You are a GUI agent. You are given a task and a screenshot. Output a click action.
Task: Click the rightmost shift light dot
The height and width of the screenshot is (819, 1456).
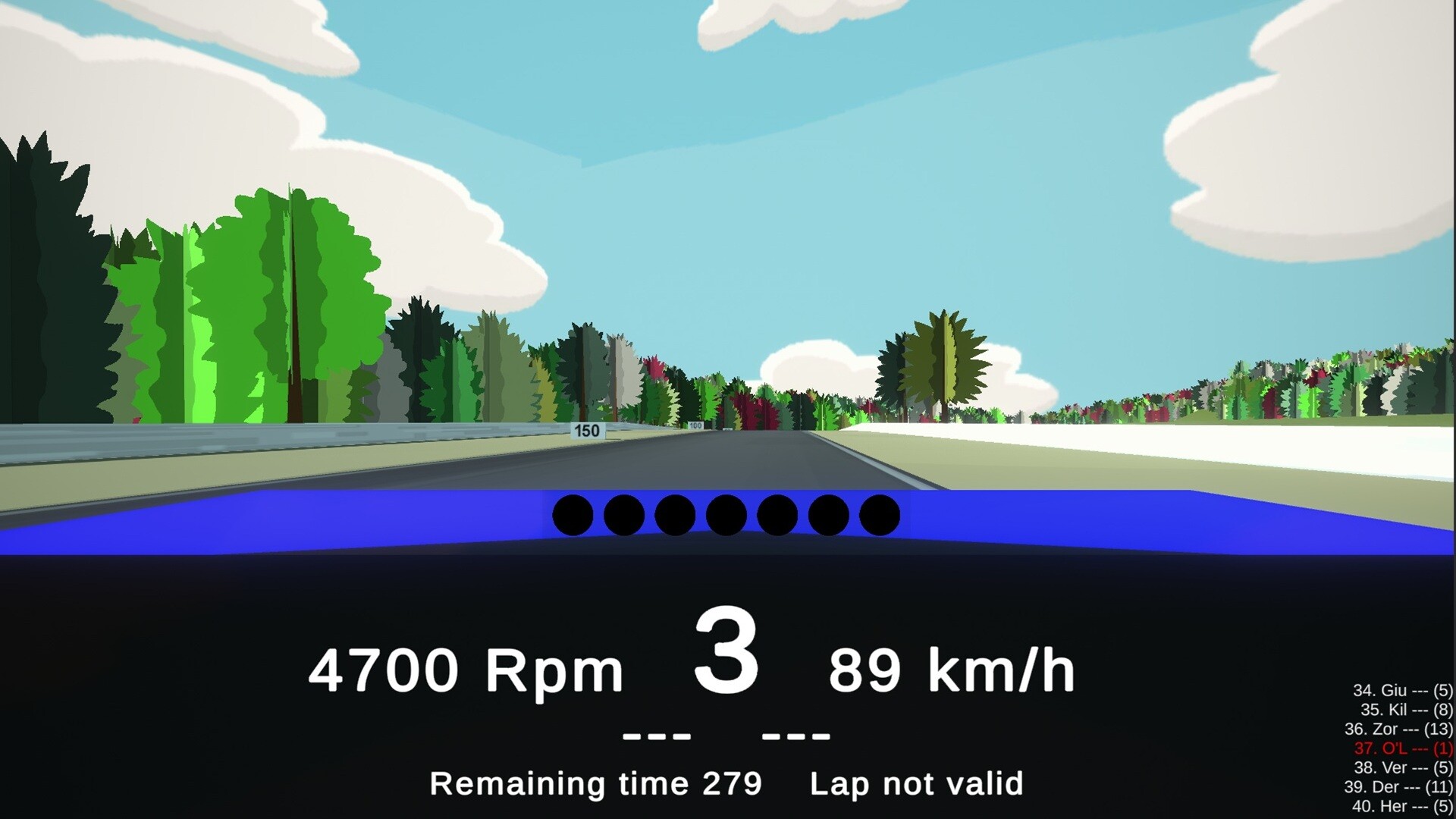pos(880,516)
